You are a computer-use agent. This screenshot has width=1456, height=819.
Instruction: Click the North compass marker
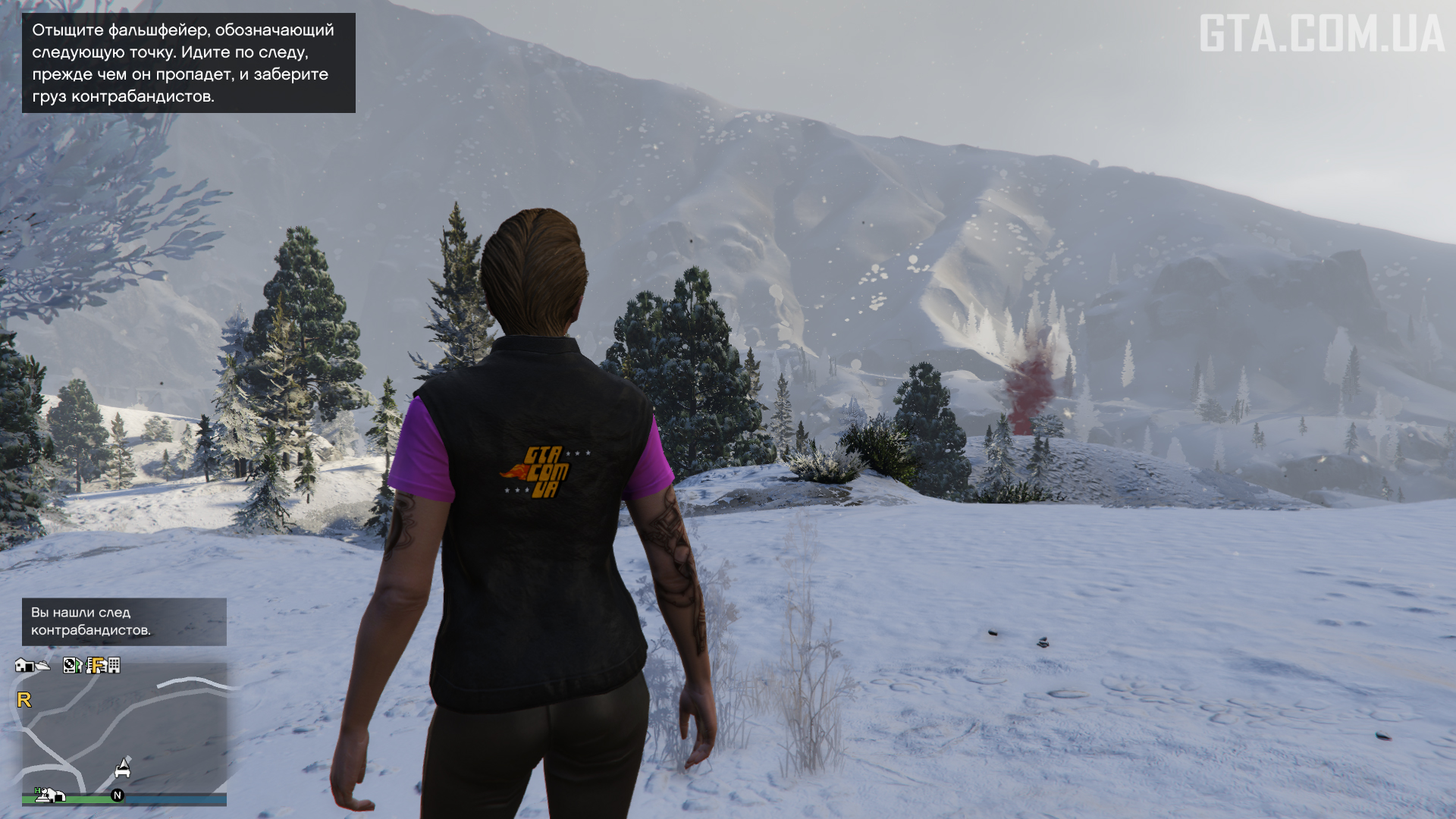coord(118,795)
